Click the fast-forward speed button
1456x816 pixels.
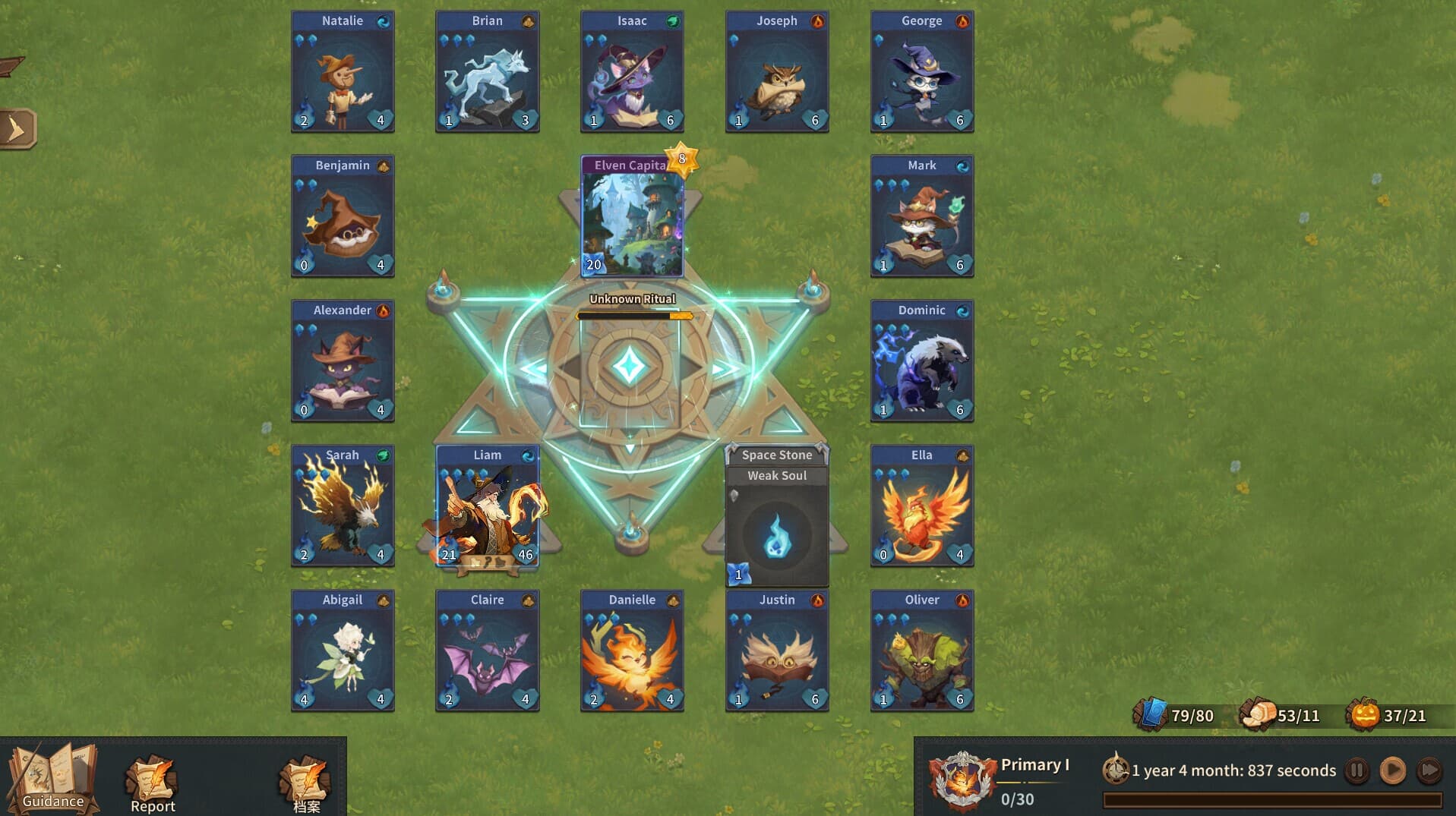(1429, 770)
